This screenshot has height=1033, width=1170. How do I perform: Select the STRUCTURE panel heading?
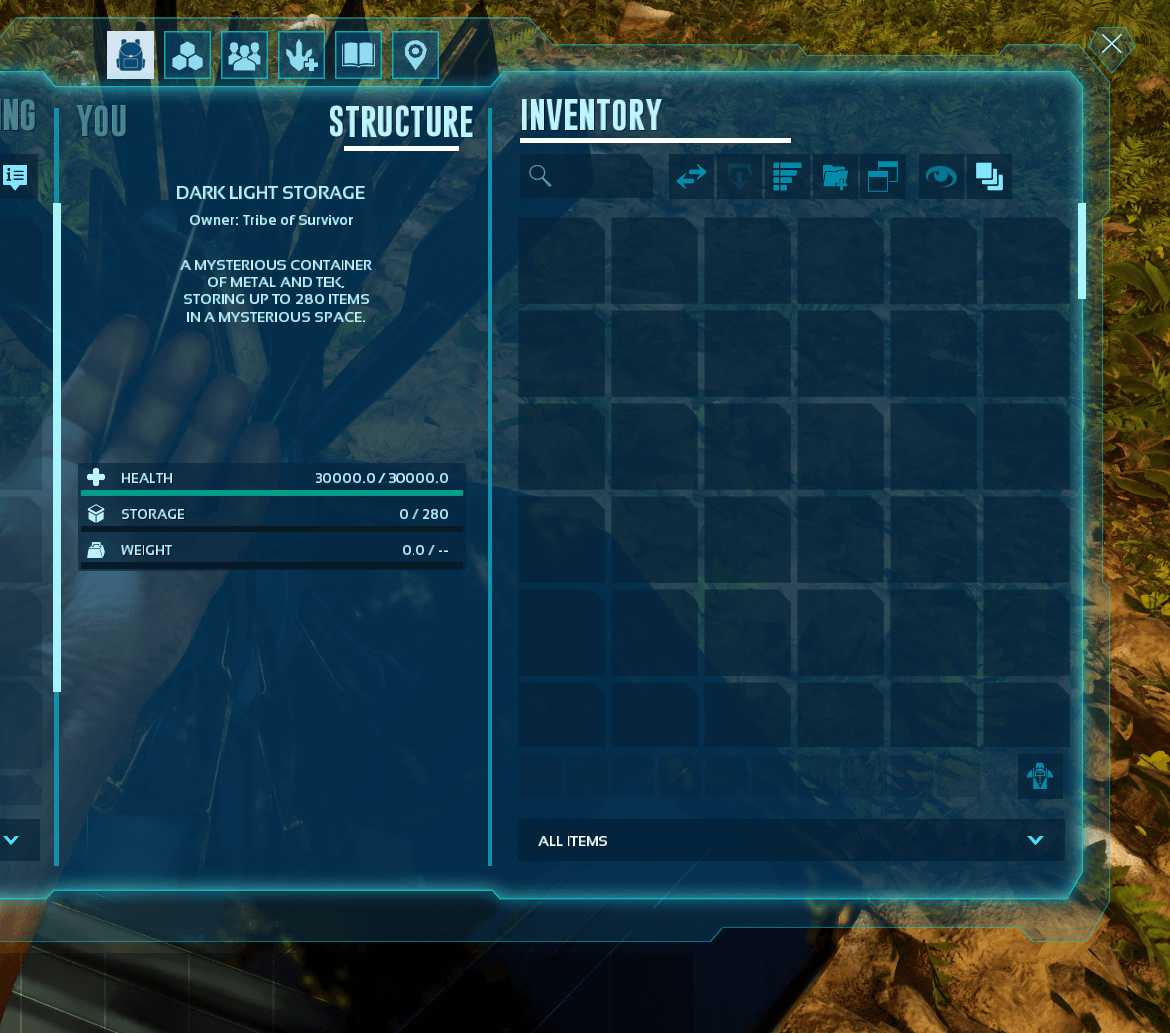pyautogui.click(x=401, y=122)
